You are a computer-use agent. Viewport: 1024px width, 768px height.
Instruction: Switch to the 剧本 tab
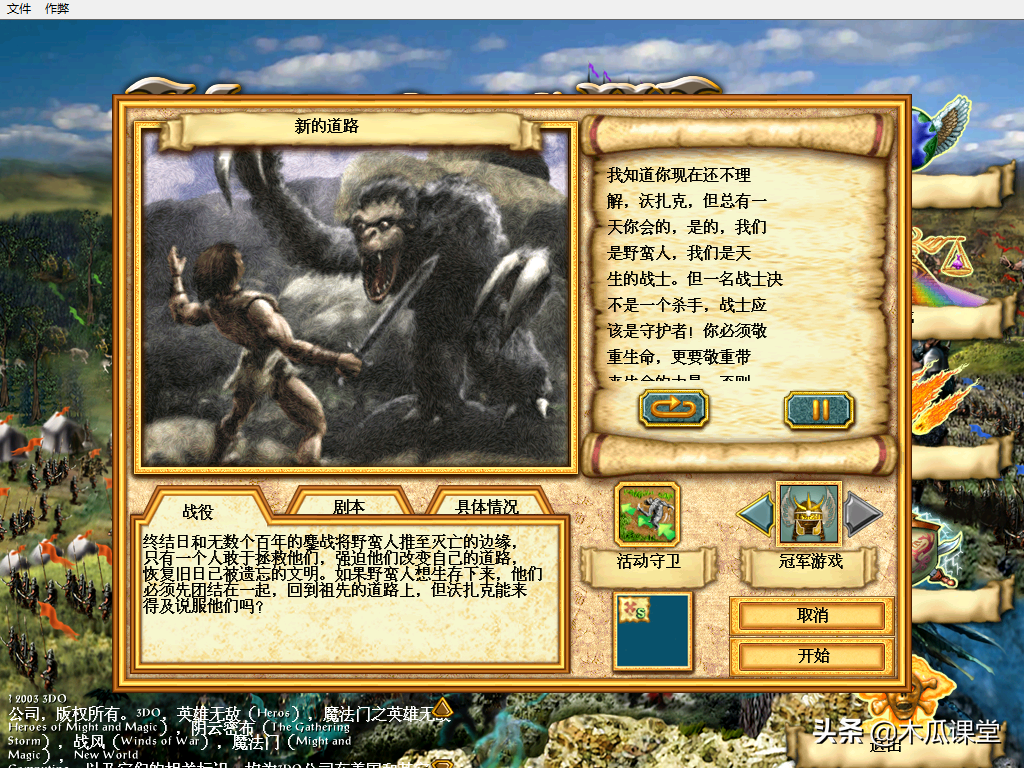pos(349,507)
